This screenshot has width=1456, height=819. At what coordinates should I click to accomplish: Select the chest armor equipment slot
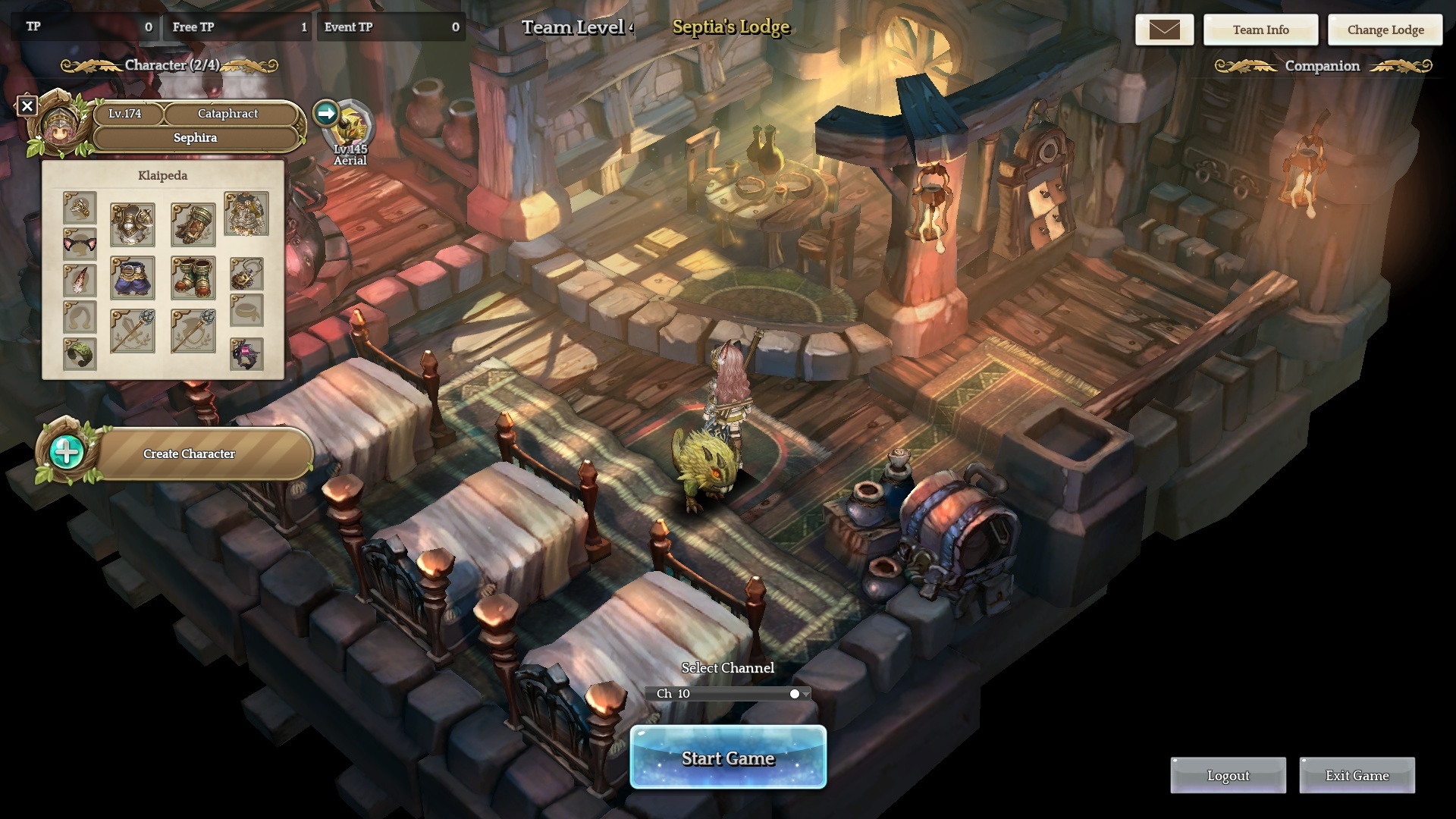(x=133, y=224)
